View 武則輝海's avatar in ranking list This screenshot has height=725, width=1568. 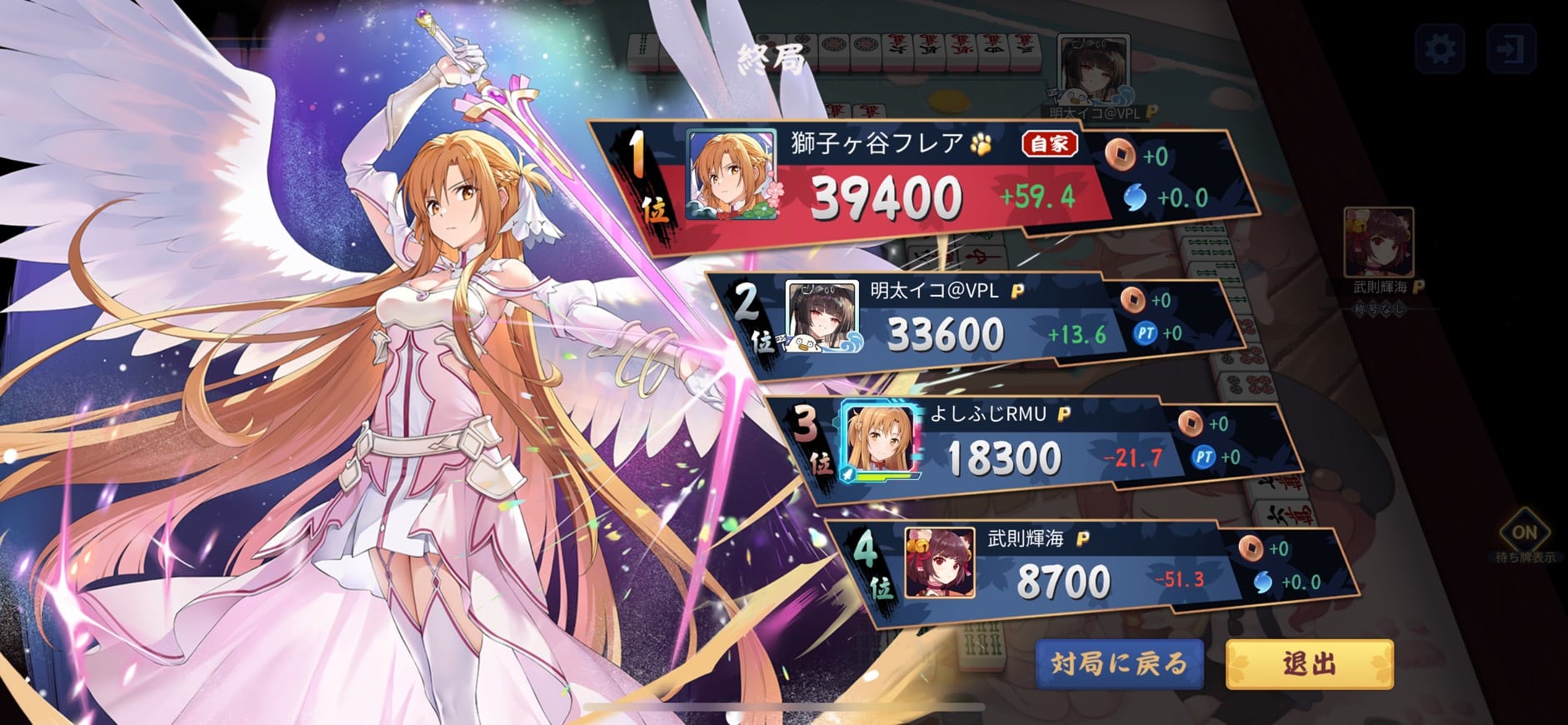[x=939, y=562]
